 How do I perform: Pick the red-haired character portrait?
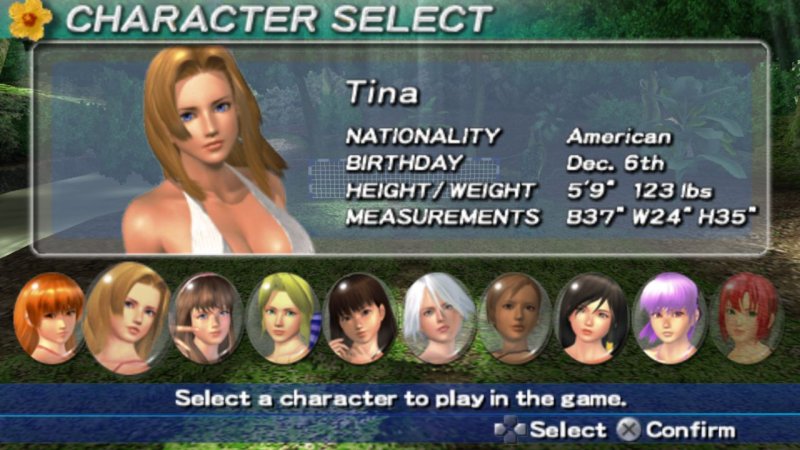746,317
